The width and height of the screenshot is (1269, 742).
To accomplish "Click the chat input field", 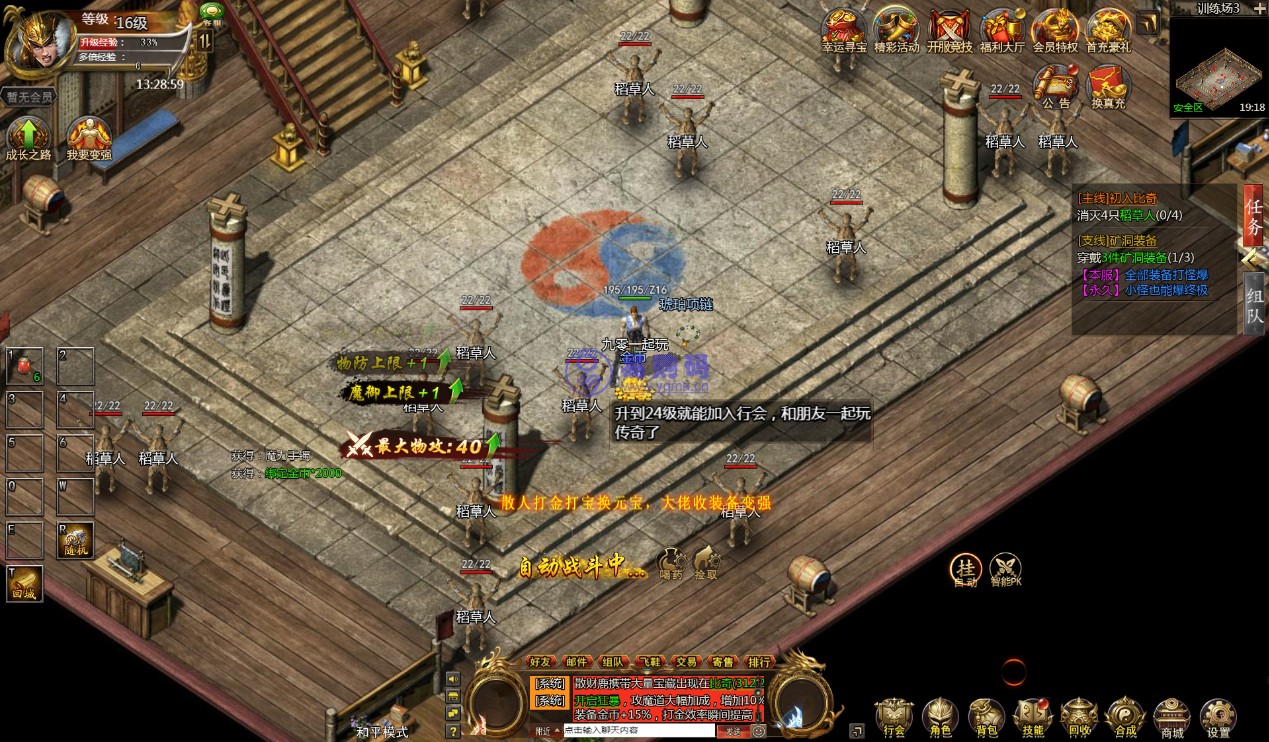I will click(638, 731).
